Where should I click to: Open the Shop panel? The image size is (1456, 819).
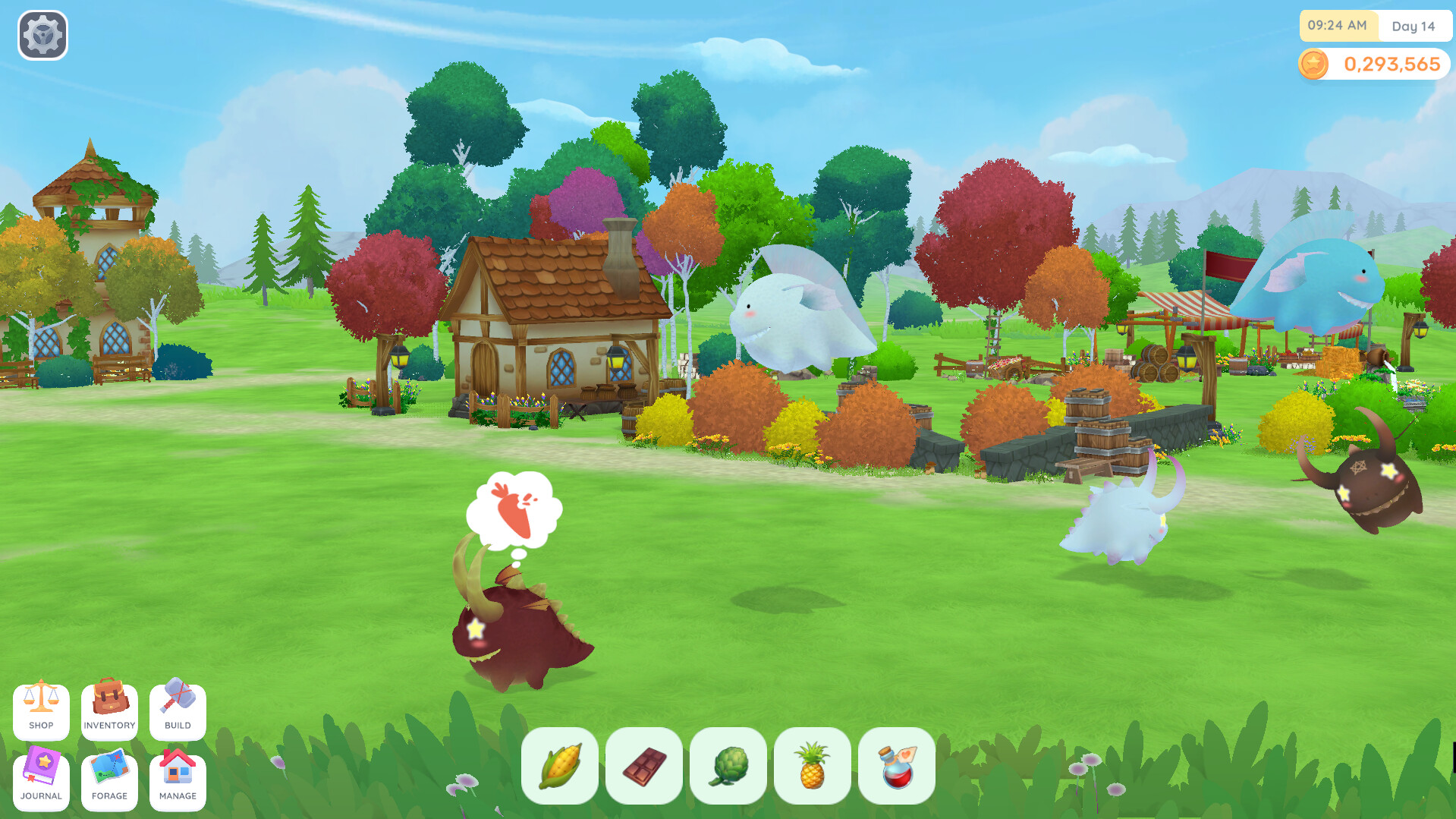(x=41, y=711)
